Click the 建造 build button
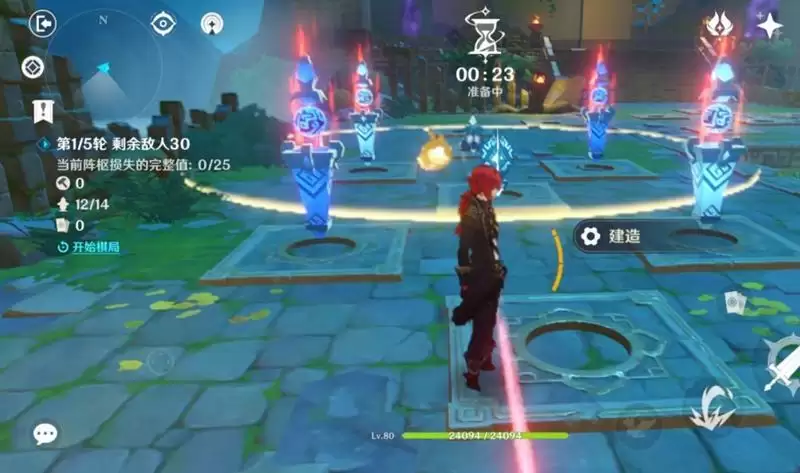800x473 pixels. pos(612,236)
